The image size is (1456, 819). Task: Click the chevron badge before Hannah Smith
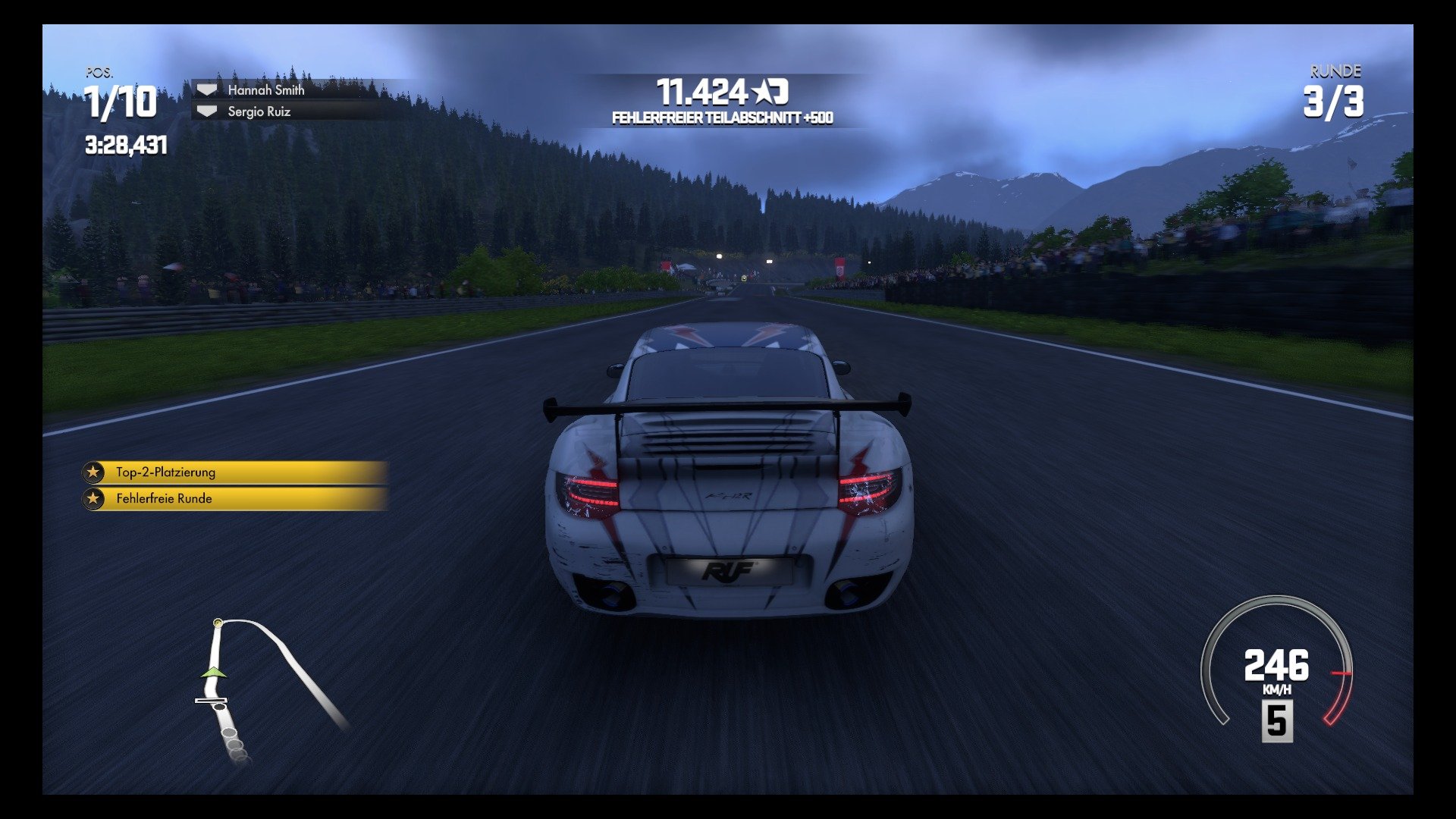click(x=206, y=90)
